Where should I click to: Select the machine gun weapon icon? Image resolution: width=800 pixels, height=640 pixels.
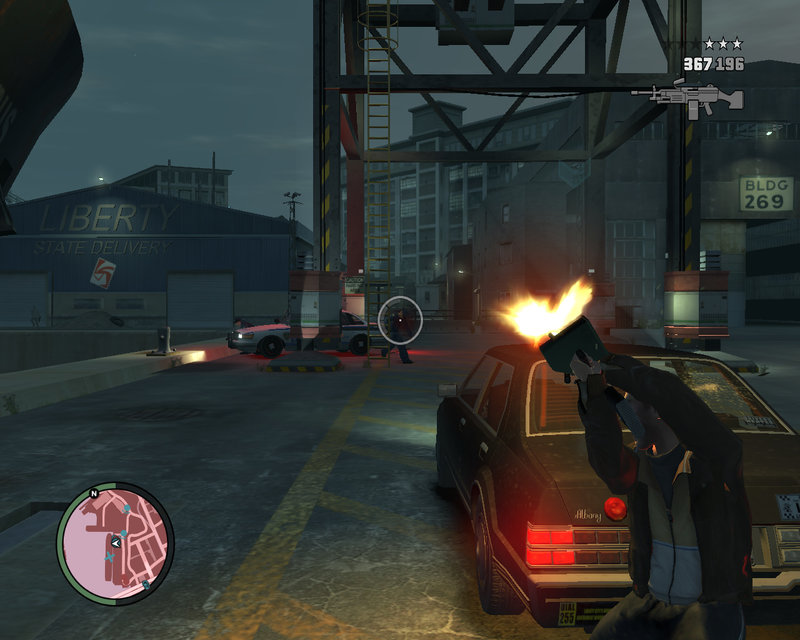click(x=688, y=97)
